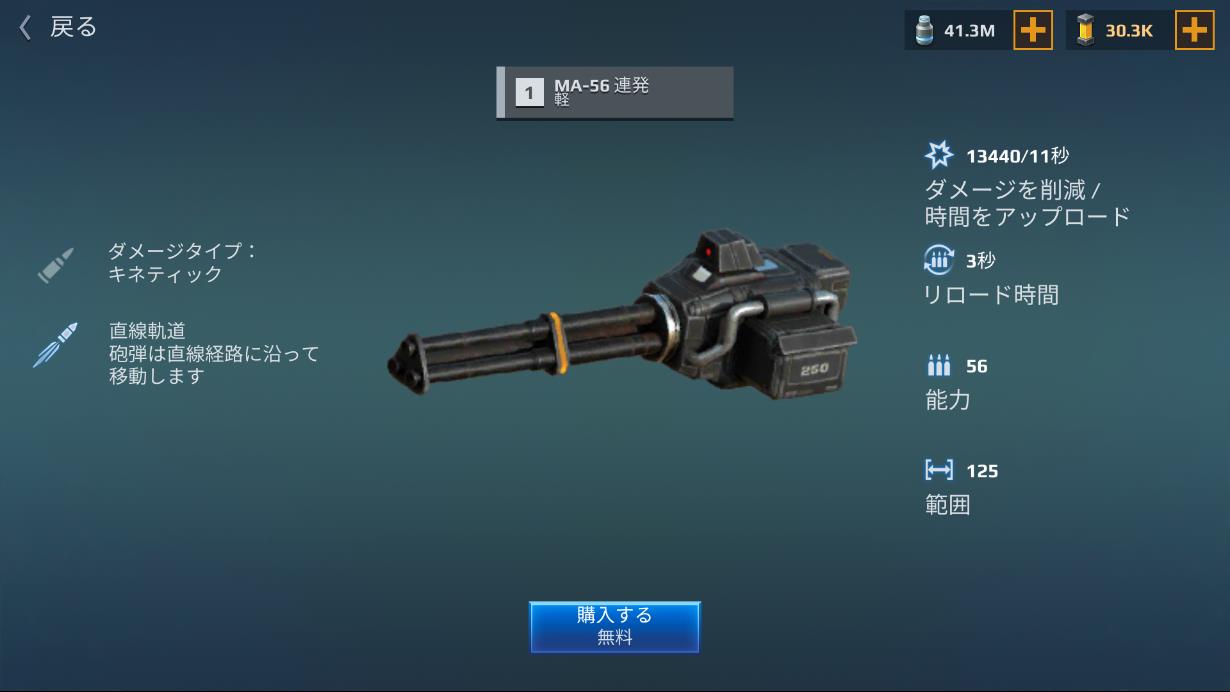Go back with the 戻る button

[x=58, y=27]
